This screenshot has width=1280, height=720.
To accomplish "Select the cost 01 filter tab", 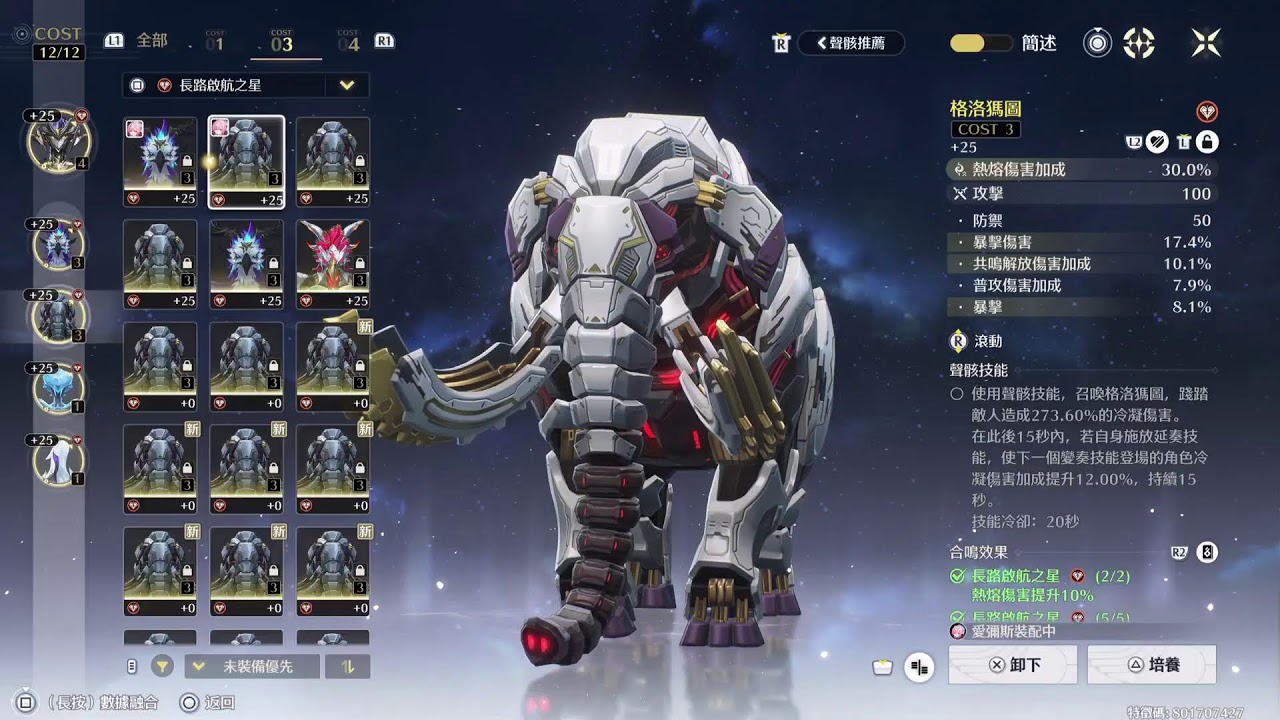I will pos(215,42).
